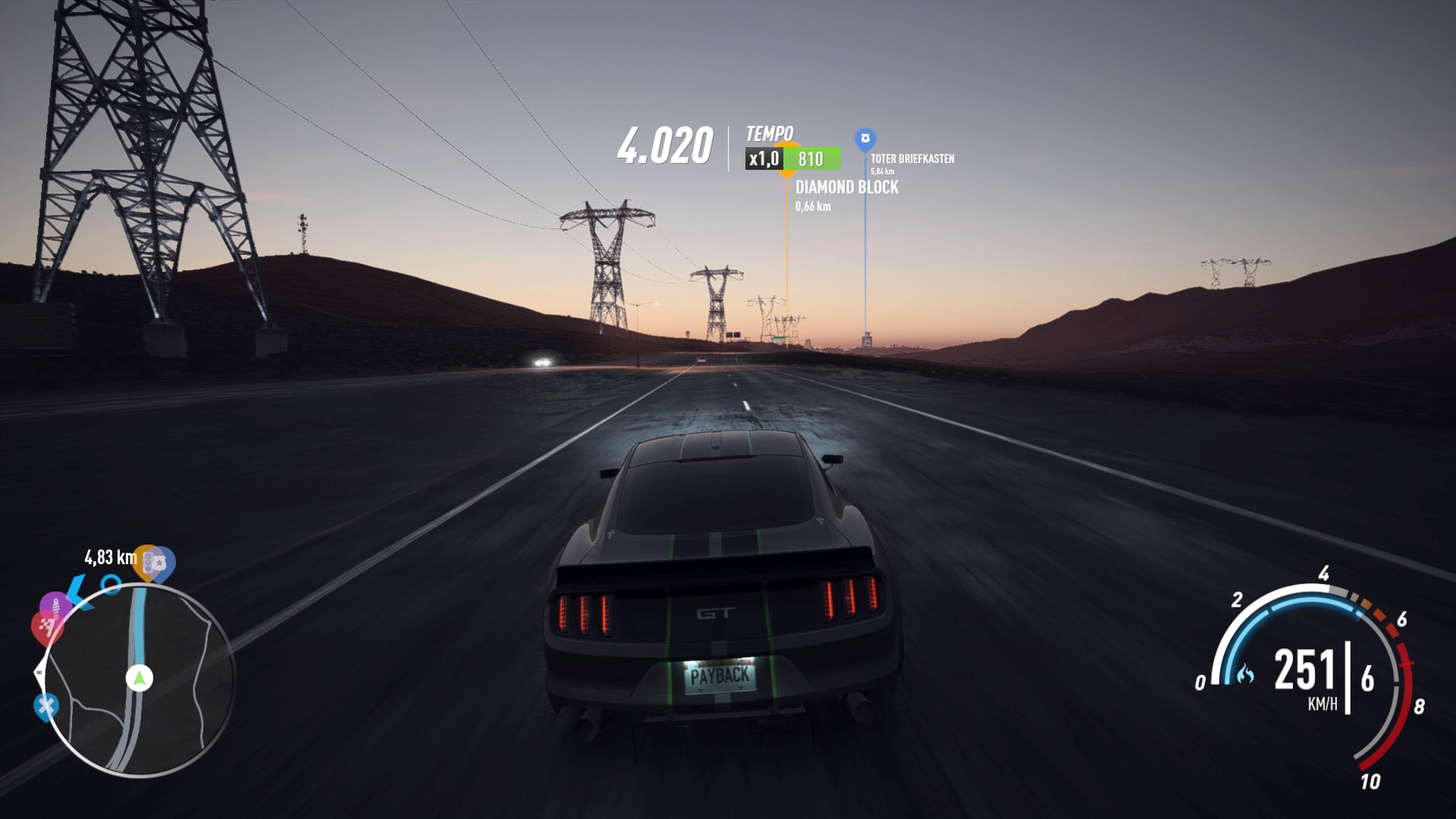This screenshot has height=819, width=1456.
Task: Click the green player arrow on the minimap
Action: point(139,678)
